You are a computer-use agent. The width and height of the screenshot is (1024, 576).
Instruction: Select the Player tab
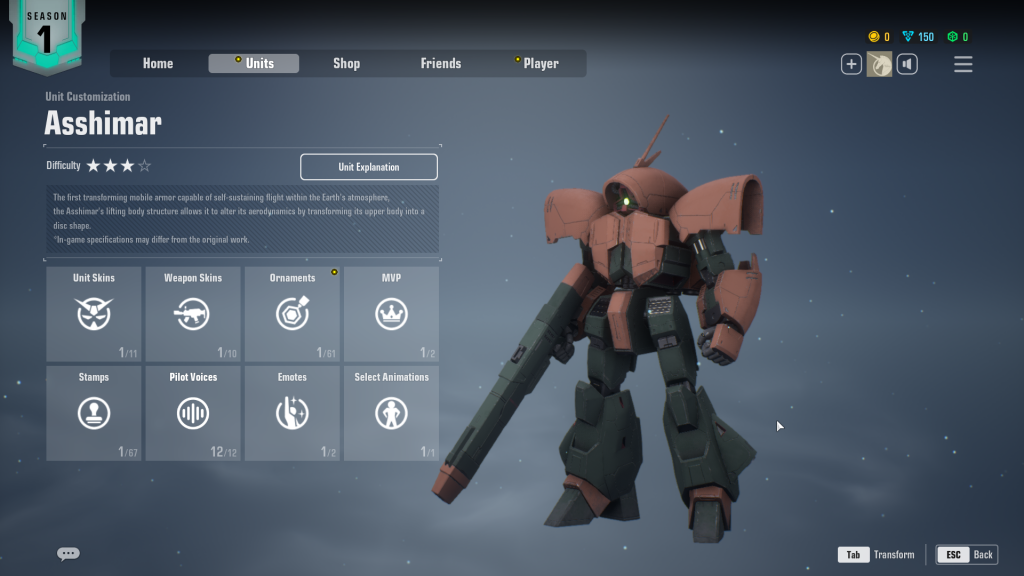(540, 63)
